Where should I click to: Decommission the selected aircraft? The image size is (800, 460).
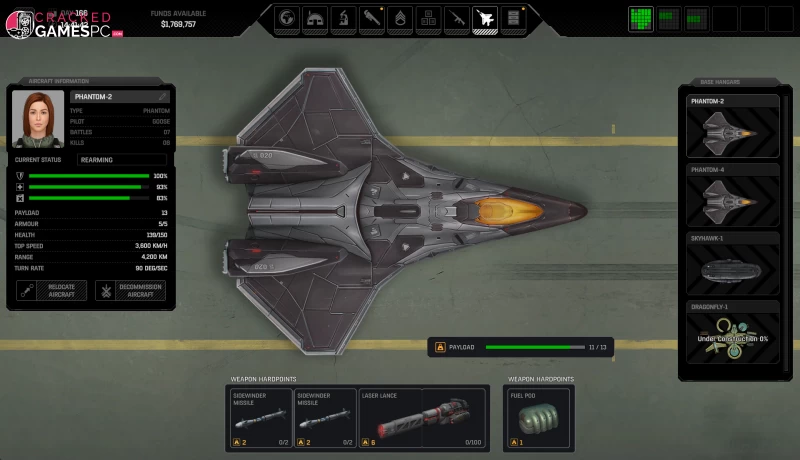[x=130, y=291]
